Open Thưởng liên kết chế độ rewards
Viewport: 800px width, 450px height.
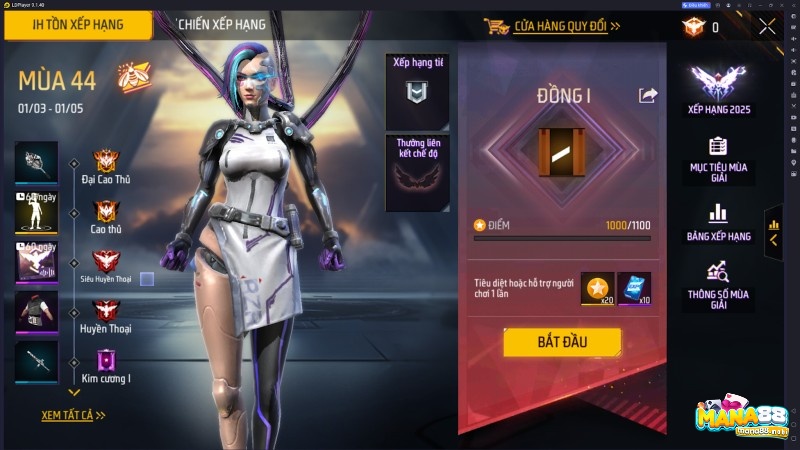point(415,172)
